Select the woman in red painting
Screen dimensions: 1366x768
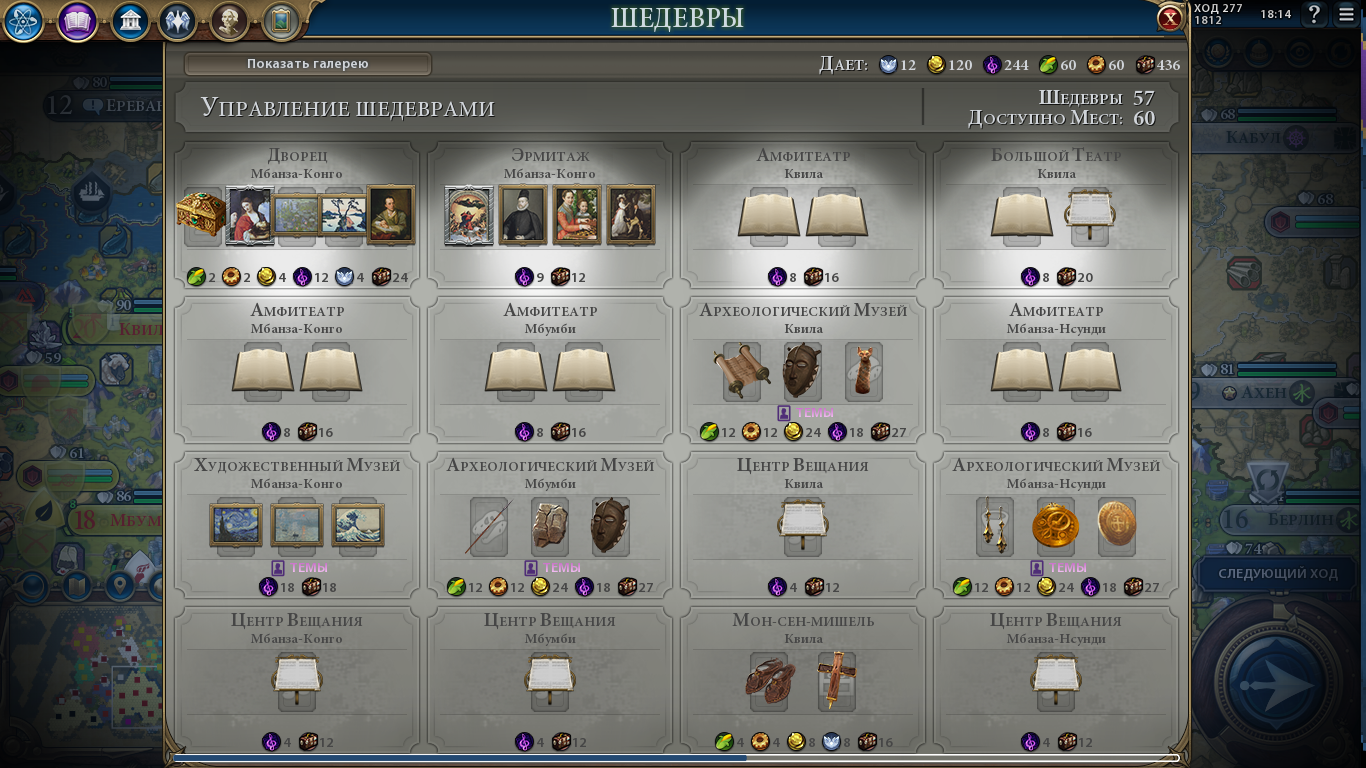click(x=250, y=215)
